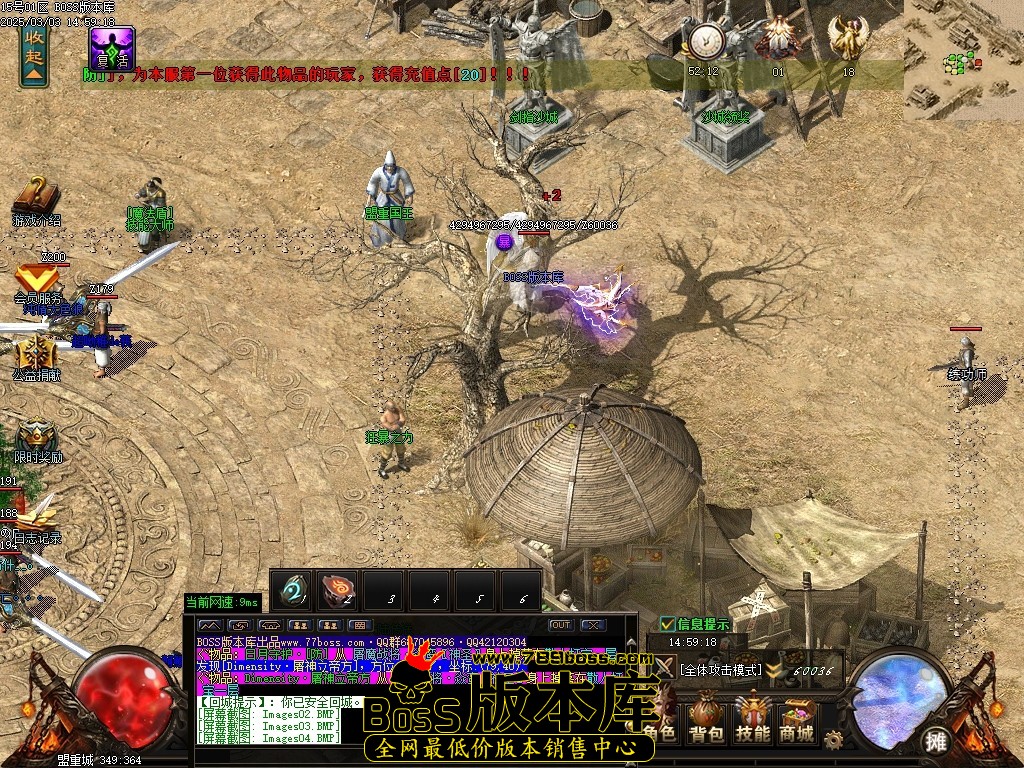
Task: Open the 游戏介绍 game introduction book
Action: pyautogui.click(x=36, y=198)
